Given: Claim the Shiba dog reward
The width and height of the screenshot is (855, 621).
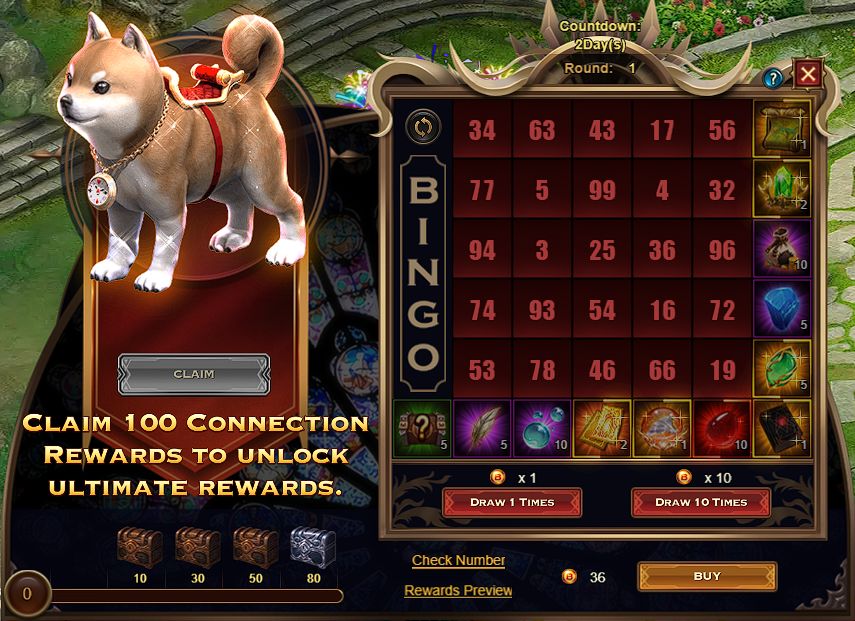Looking at the screenshot, I should (x=193, y=374).
